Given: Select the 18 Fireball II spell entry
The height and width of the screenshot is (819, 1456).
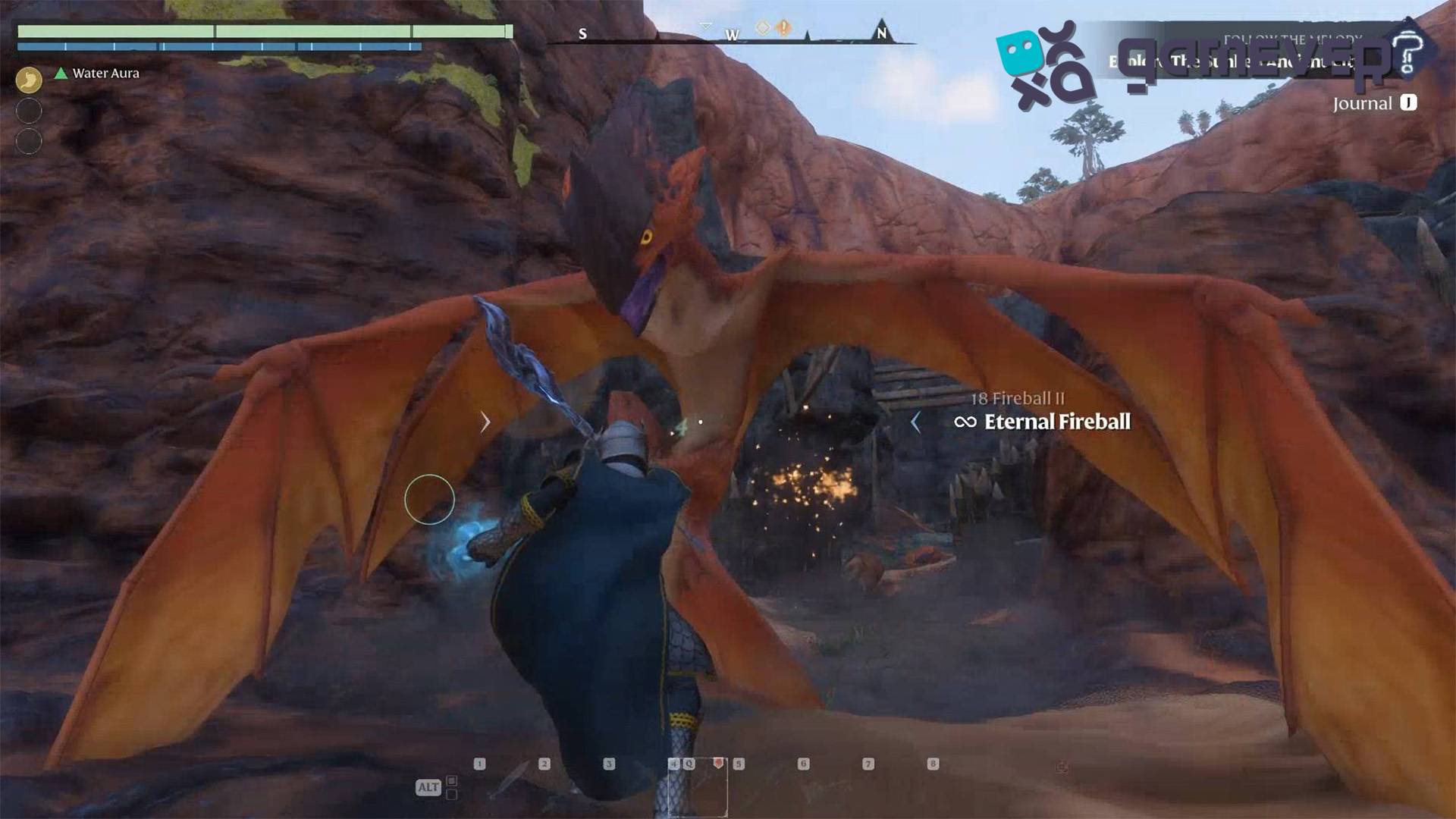Looking at the screenshot, I should point(1019,397).
